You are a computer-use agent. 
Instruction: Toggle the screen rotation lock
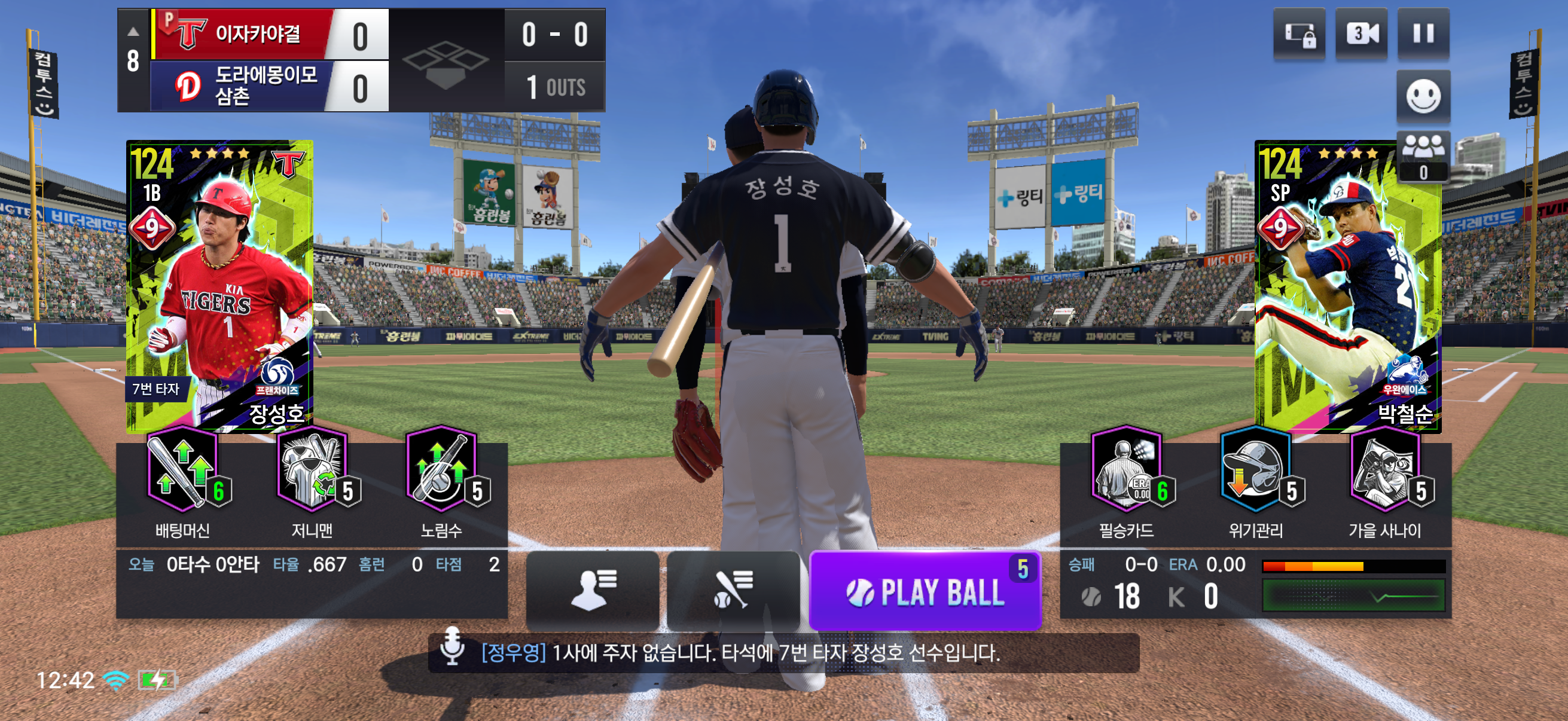(x=1299, y=34)
